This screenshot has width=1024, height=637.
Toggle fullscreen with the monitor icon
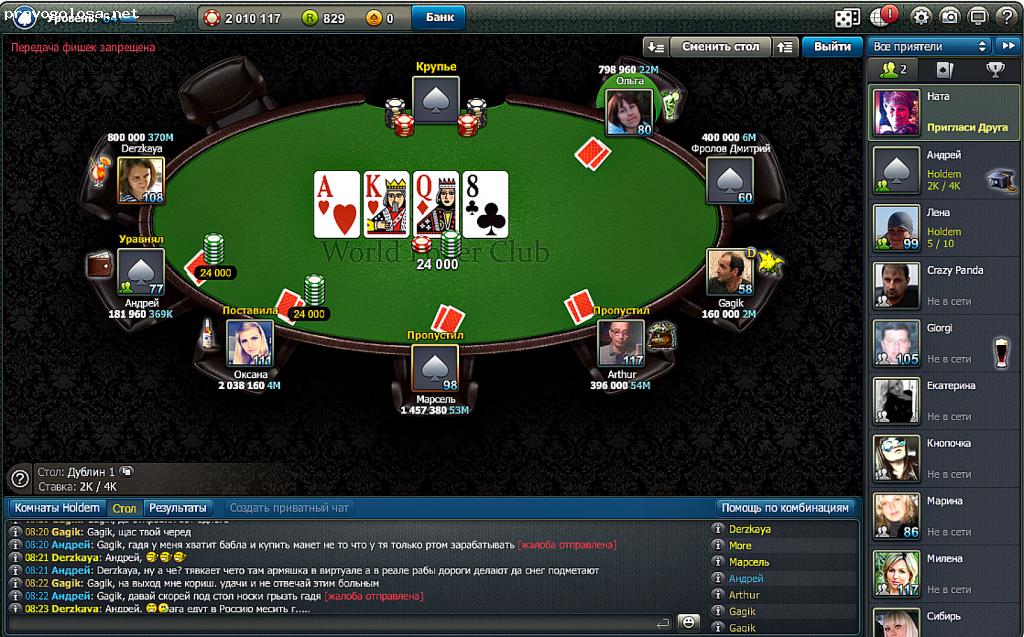(978, 17)
